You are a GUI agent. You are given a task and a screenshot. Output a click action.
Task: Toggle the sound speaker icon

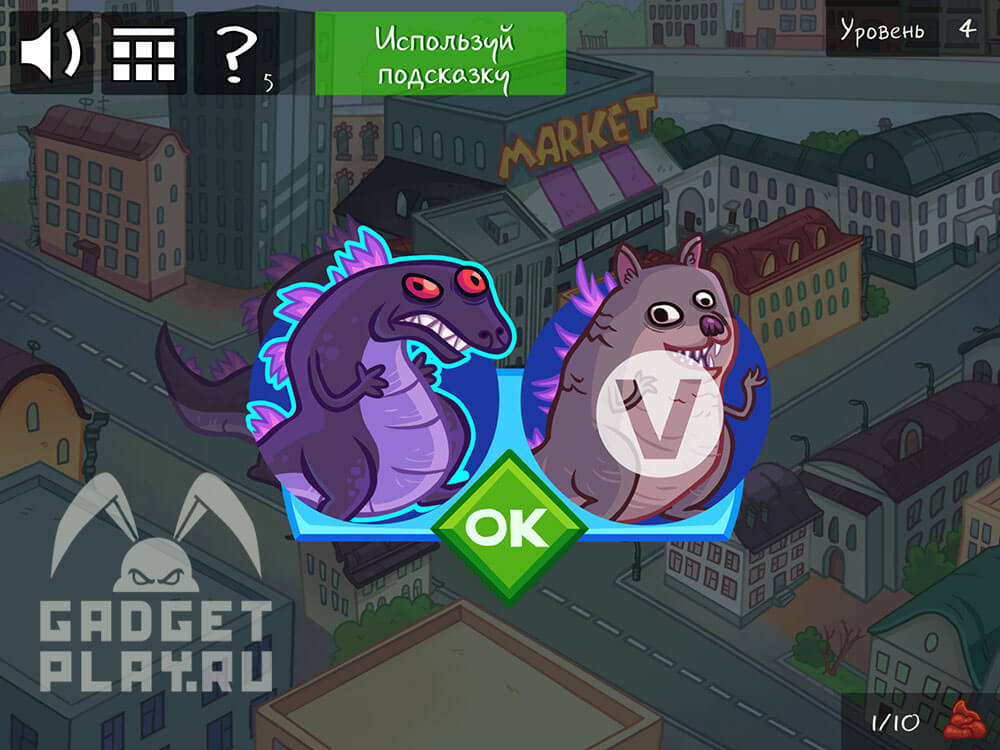[51, 54]
